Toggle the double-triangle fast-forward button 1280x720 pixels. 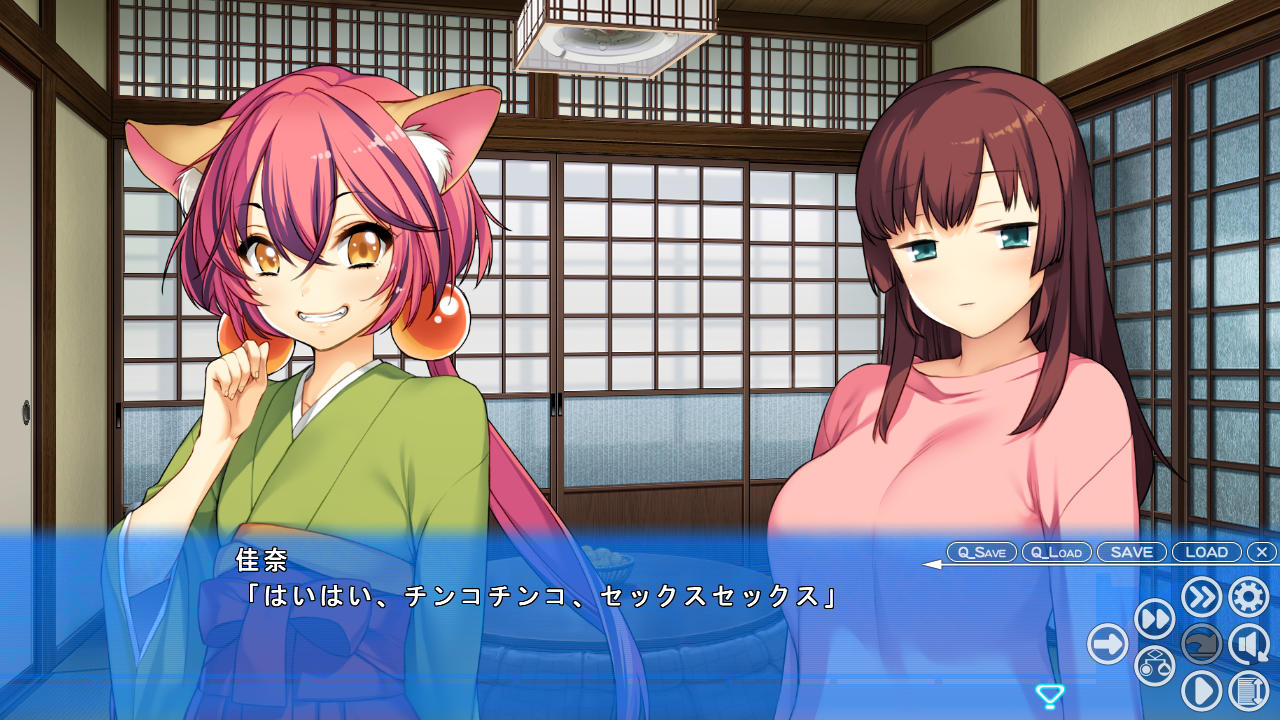1154,620
